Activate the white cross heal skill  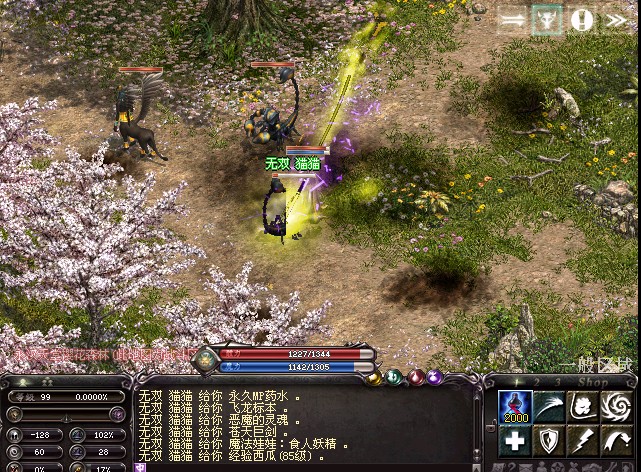coord(514,440)
